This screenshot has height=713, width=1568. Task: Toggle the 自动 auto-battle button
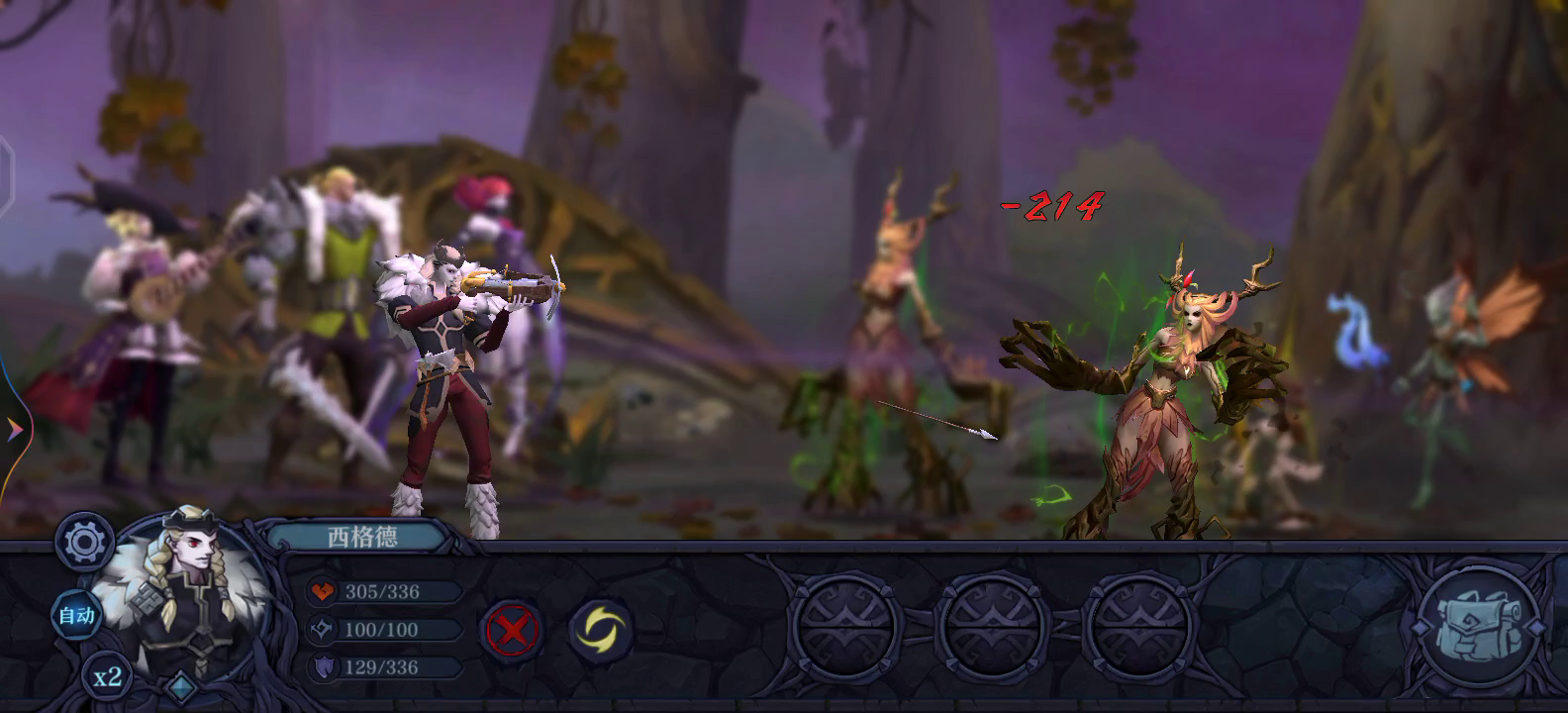tap(76, 616)
